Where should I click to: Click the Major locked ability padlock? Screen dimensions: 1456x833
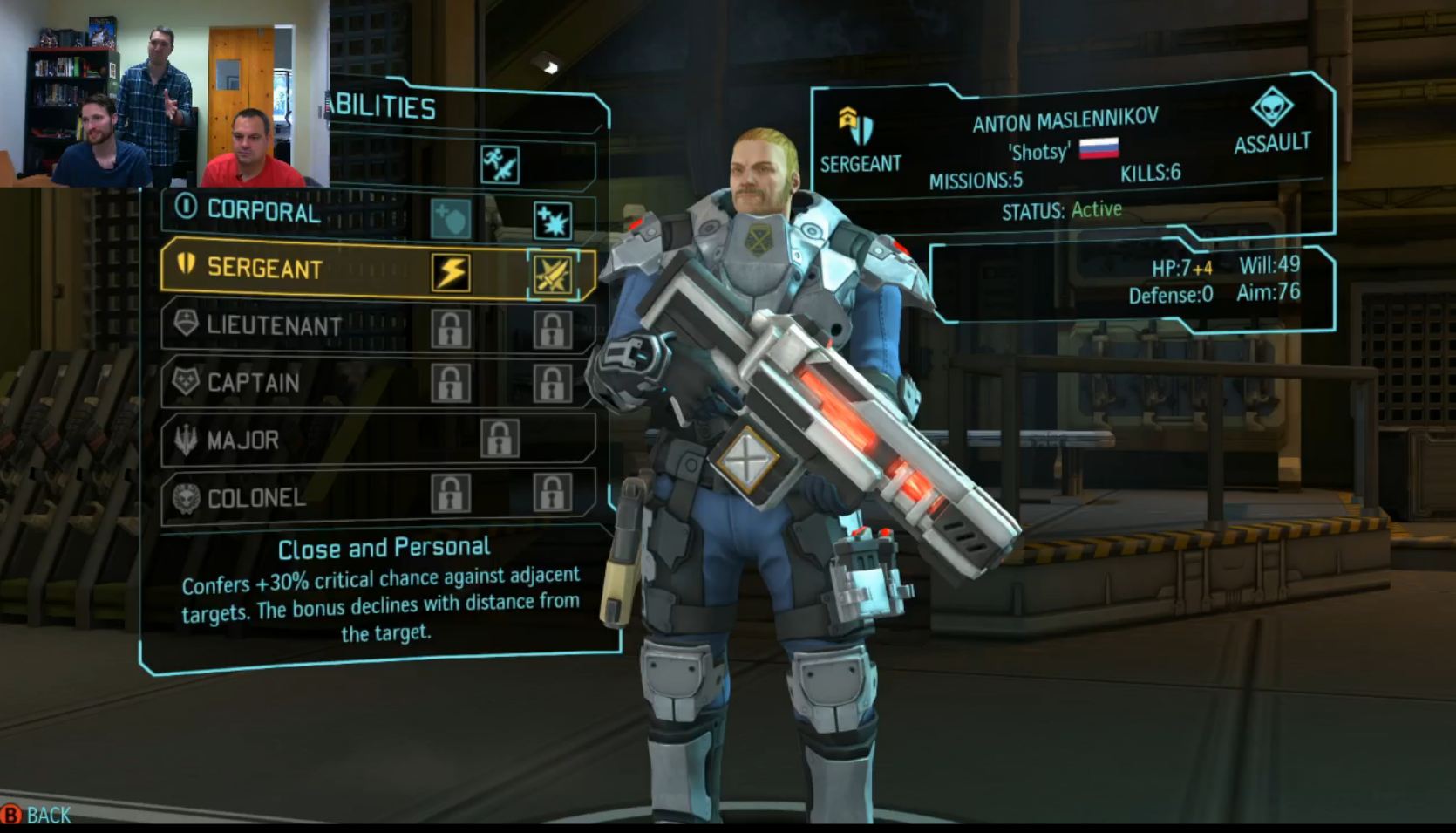(x=500, y=439)
